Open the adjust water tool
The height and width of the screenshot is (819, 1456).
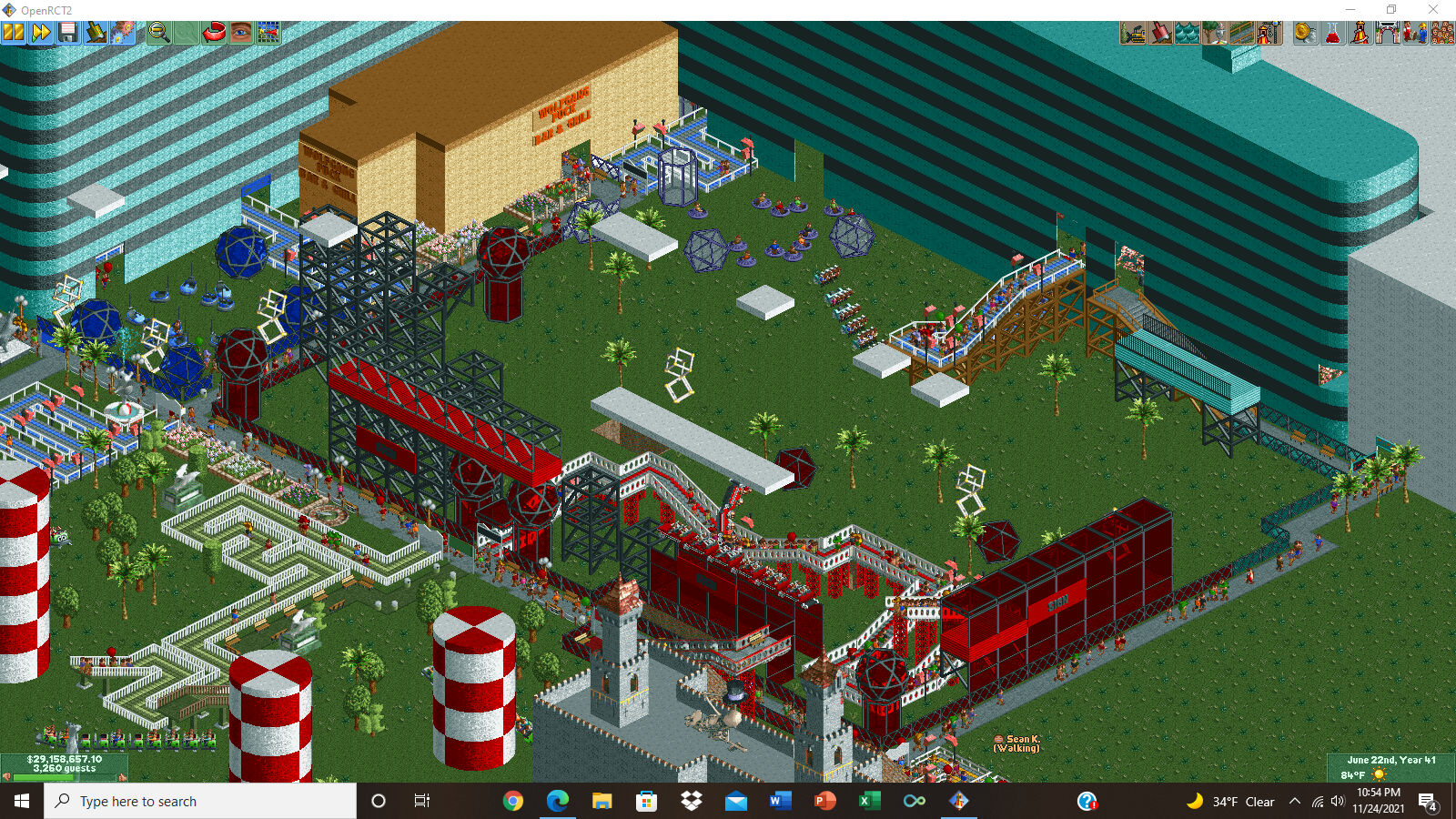pos(1187,32)
